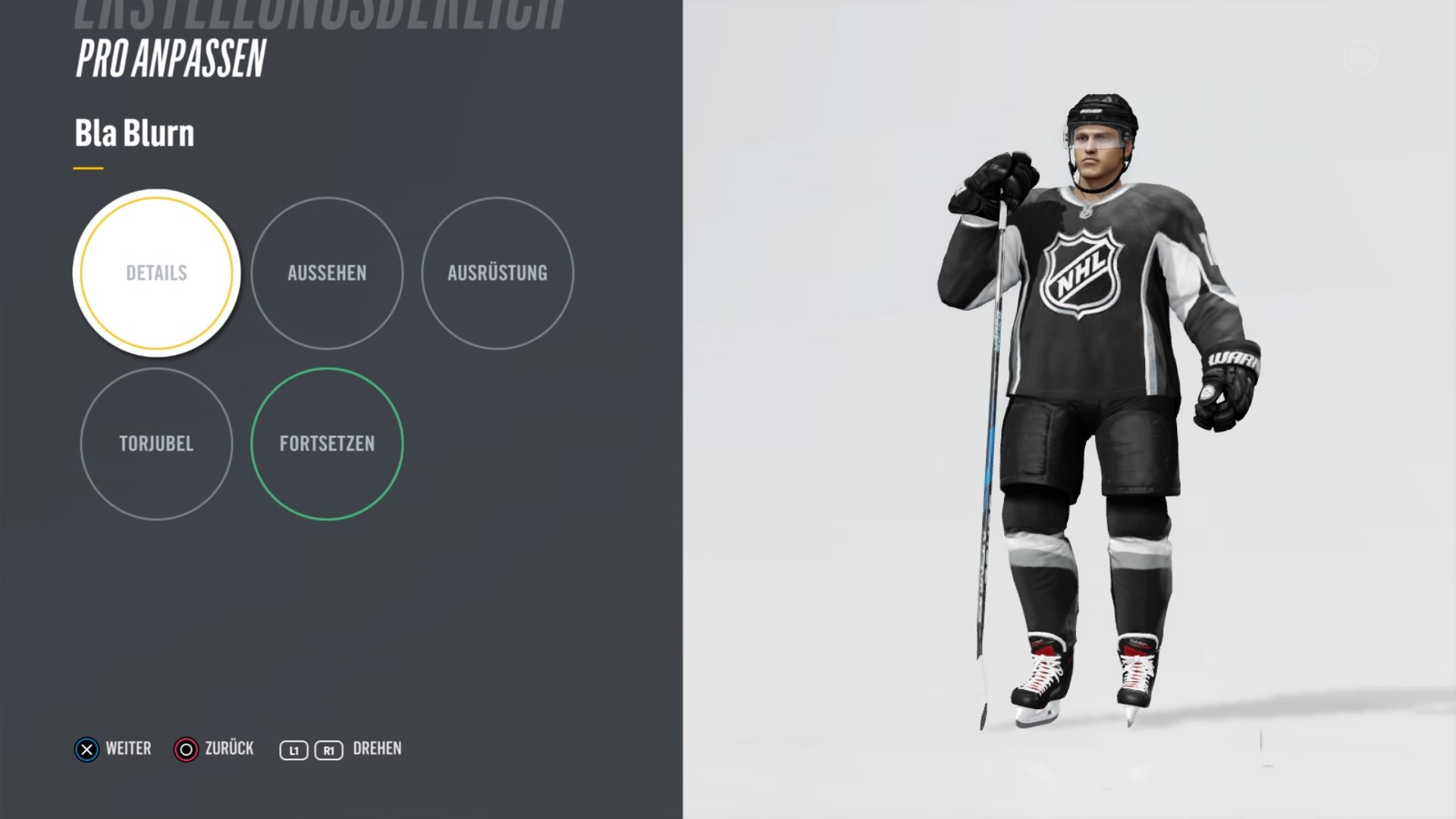Select the player name Bla Blurn

pyautogui.click(x=134, y=133)
